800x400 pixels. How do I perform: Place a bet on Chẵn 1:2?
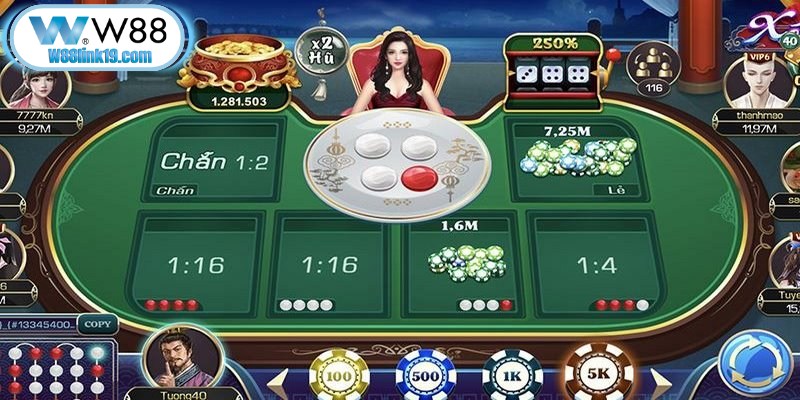click(215, 160)
